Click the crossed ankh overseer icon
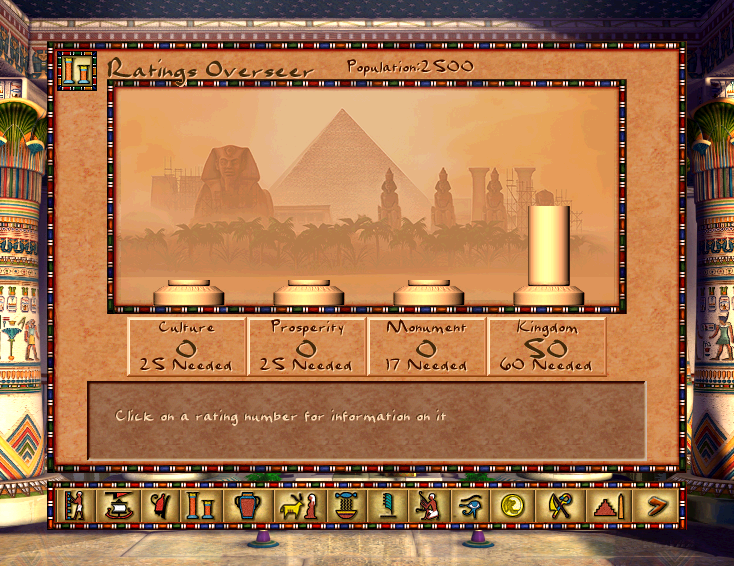Screen dimensions: 734x566 (558, 505)
